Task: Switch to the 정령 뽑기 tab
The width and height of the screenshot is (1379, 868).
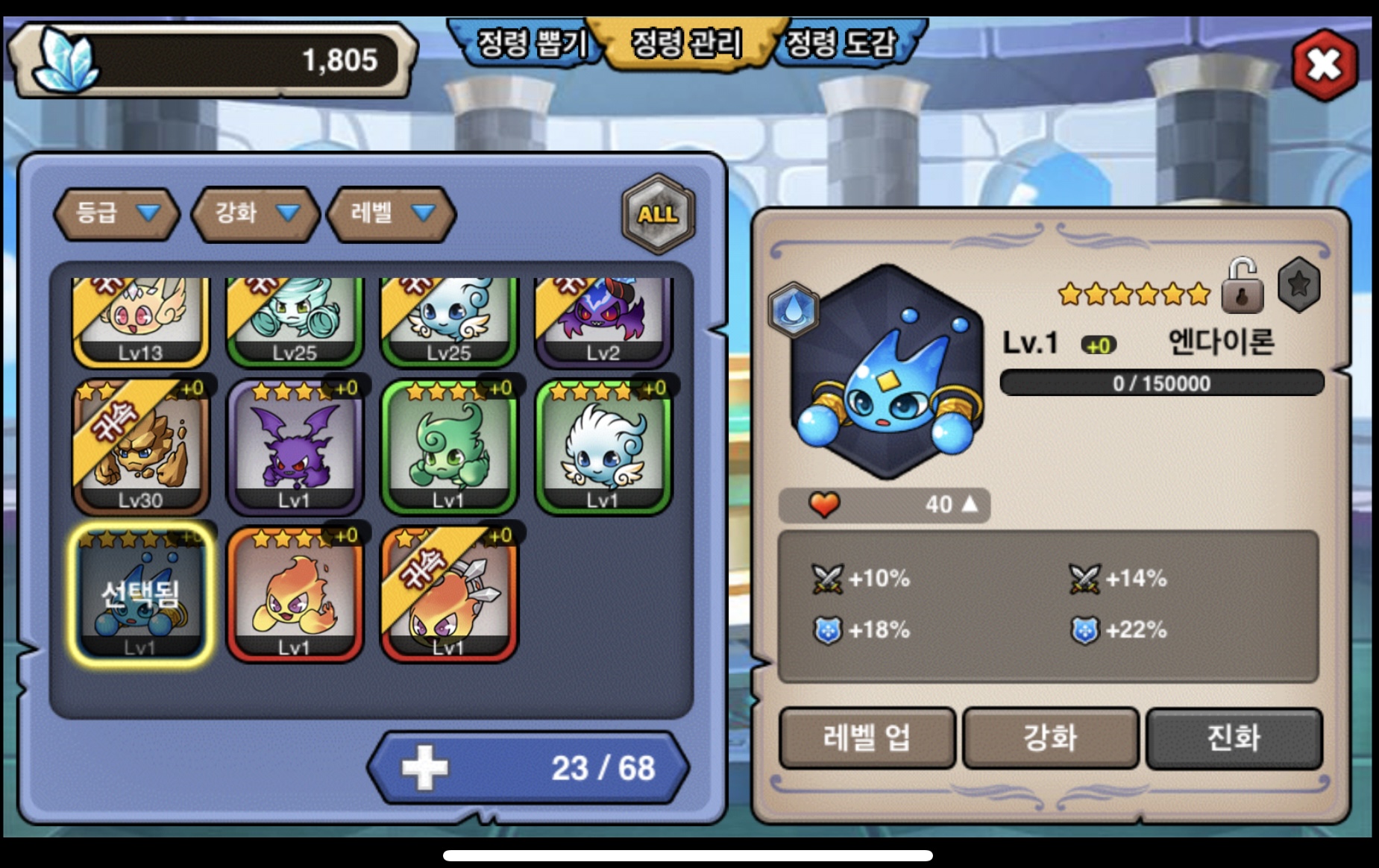Action: (x=530, y=43)
